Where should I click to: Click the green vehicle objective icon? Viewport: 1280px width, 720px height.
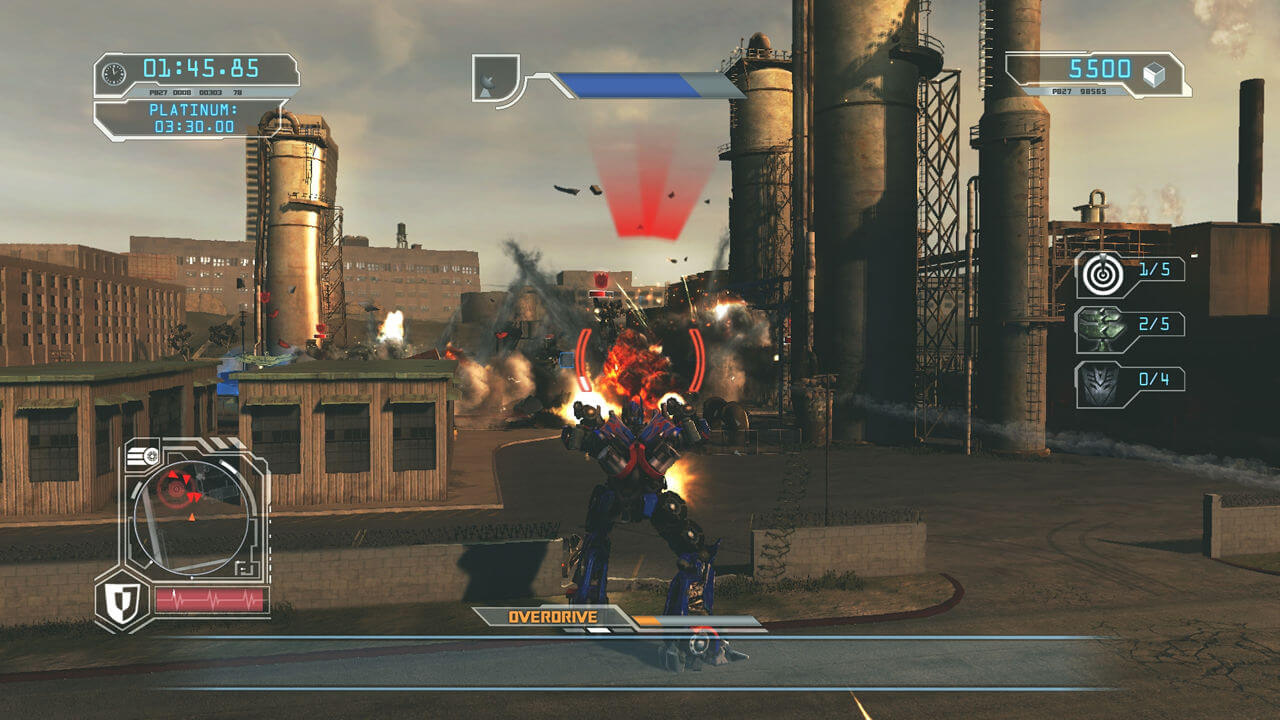tap(1100, 329)
